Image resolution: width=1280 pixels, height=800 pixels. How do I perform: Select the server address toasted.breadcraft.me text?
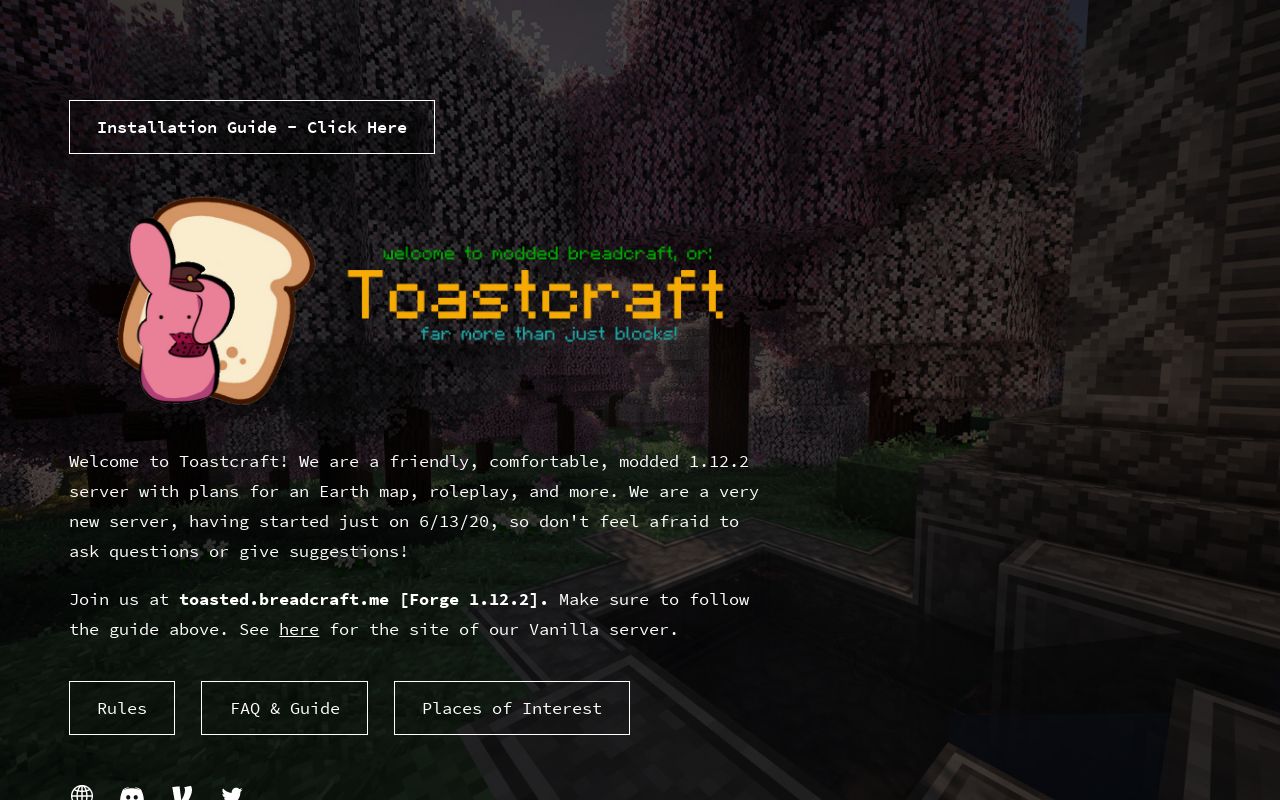[284, 599]
